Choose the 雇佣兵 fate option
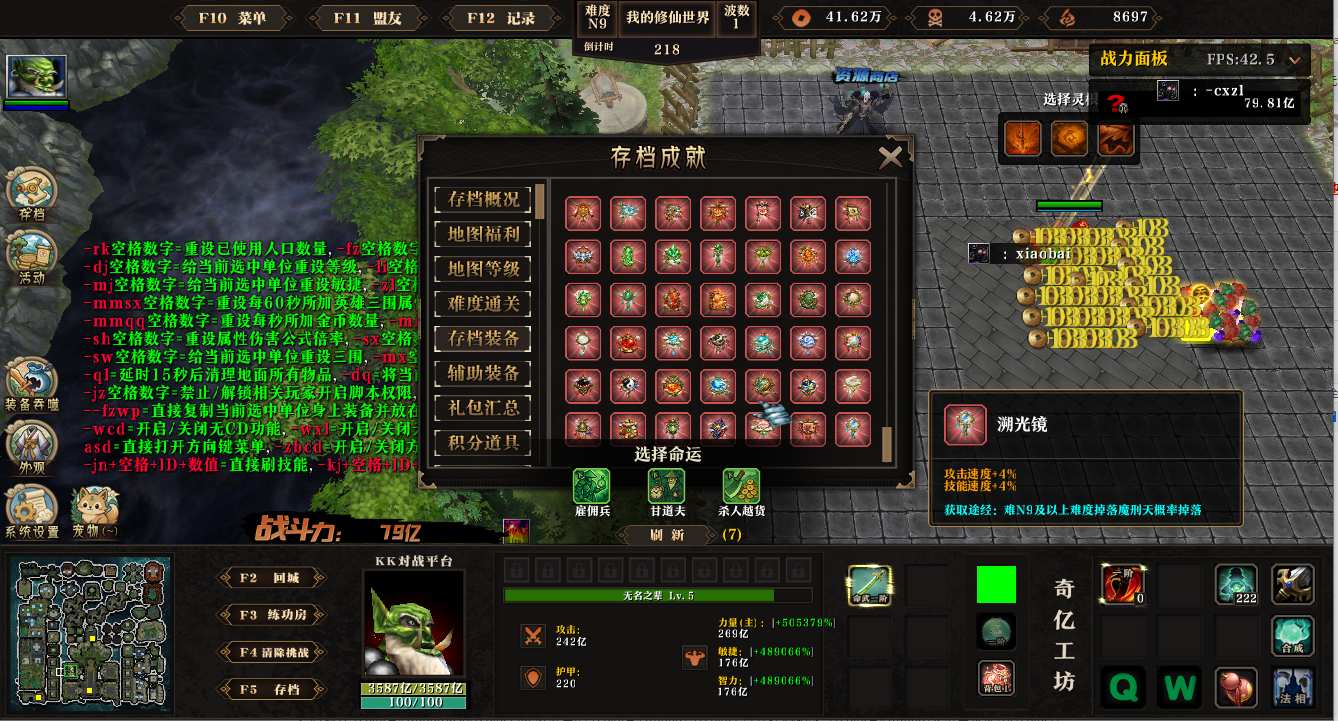 coord(591,487)
